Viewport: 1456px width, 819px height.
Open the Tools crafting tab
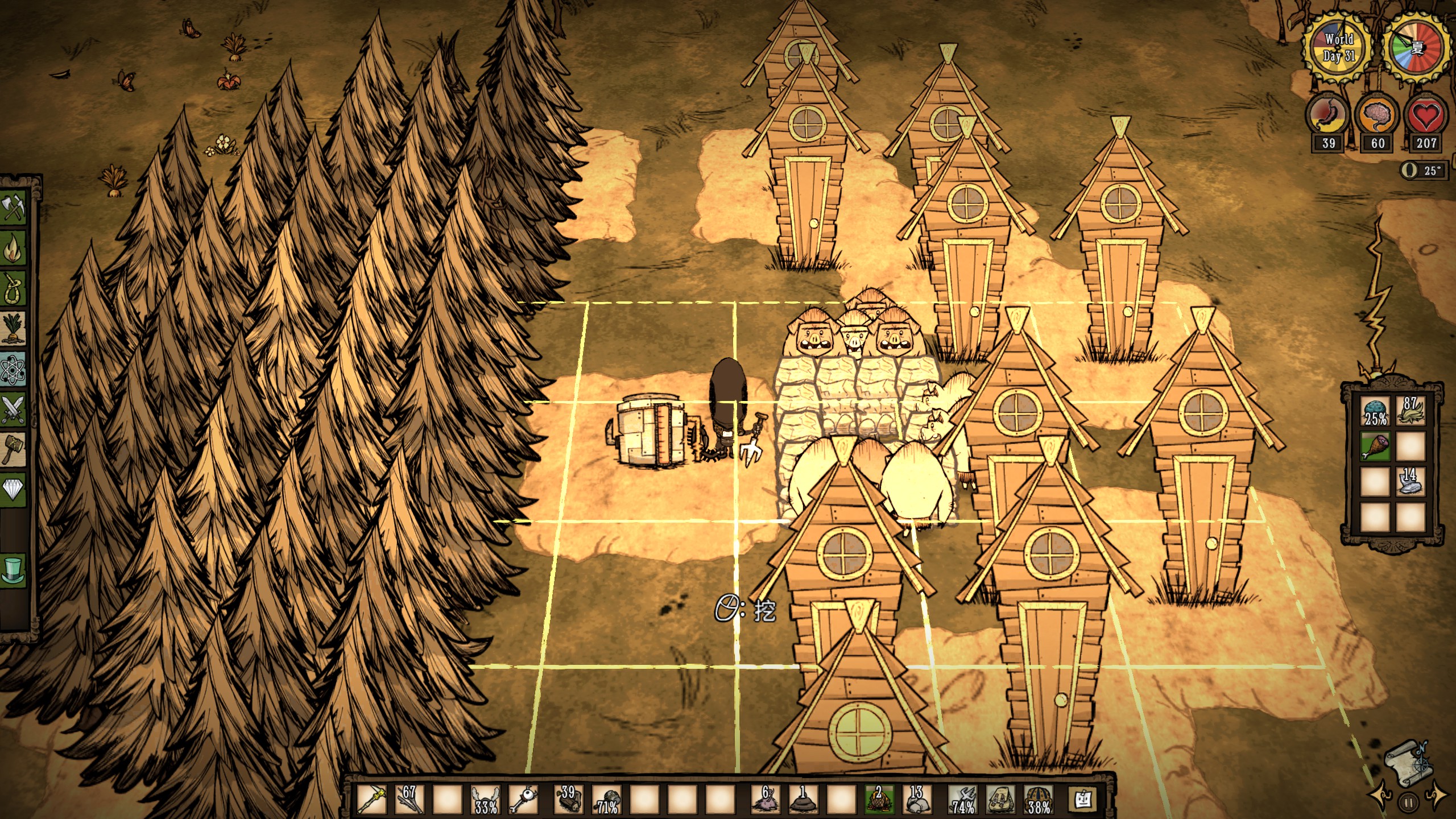tap(14, 207)
